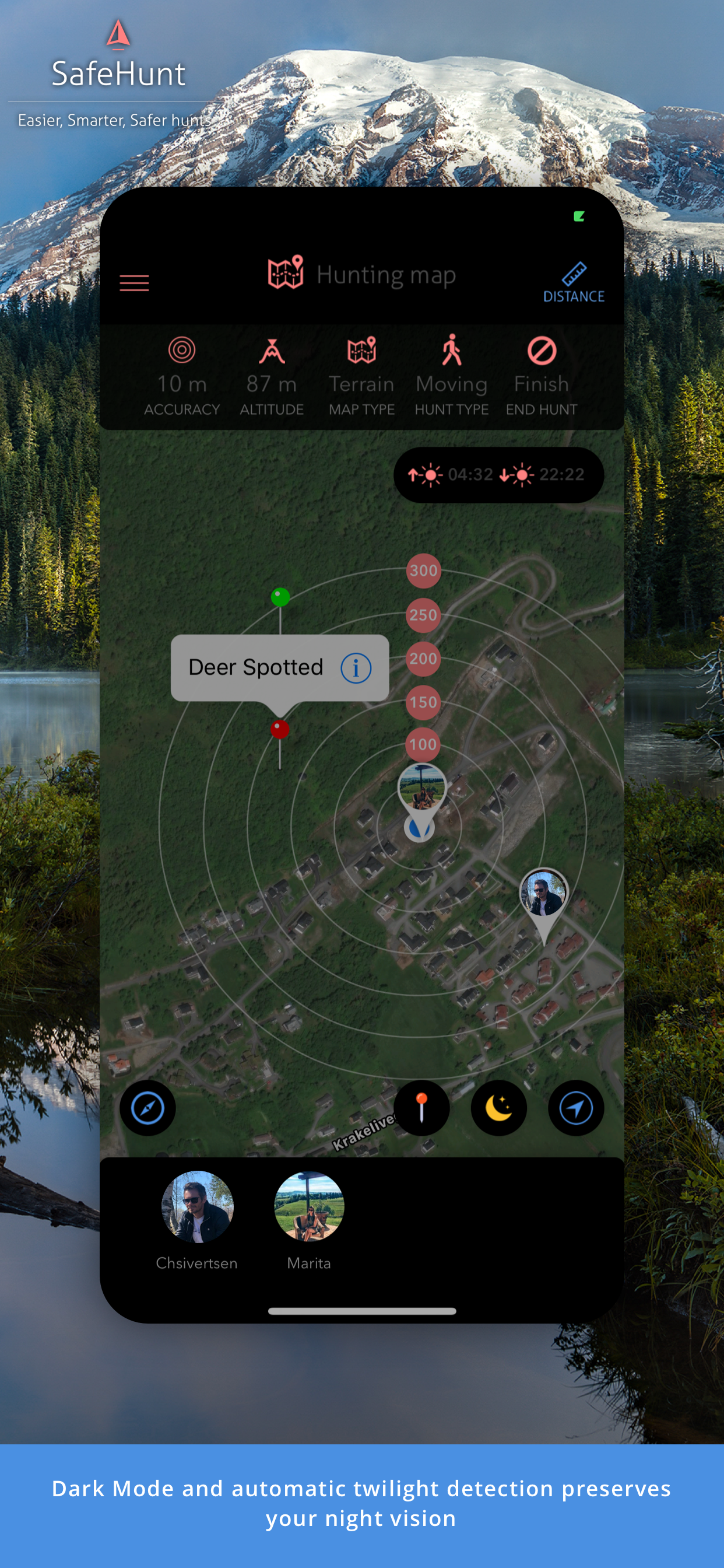The width and height of the screenshot is (724, 1568).
Task: Tap the man's photo pin on map
Action: (x=543, y=894)
